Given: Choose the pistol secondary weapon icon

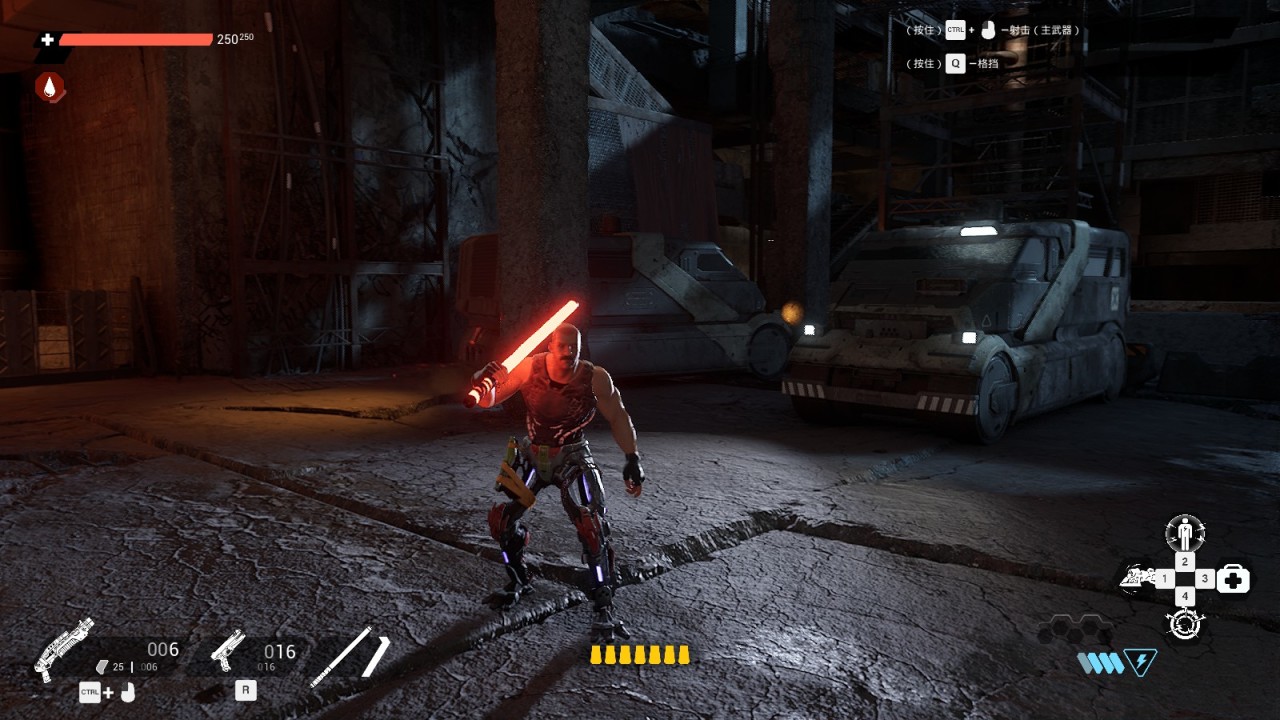Looking at the screenshot, I should (228, 649).
